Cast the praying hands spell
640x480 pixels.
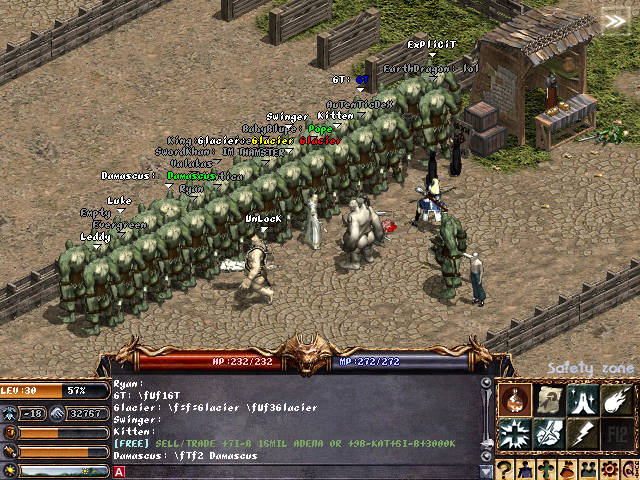[x=582, y=399]
